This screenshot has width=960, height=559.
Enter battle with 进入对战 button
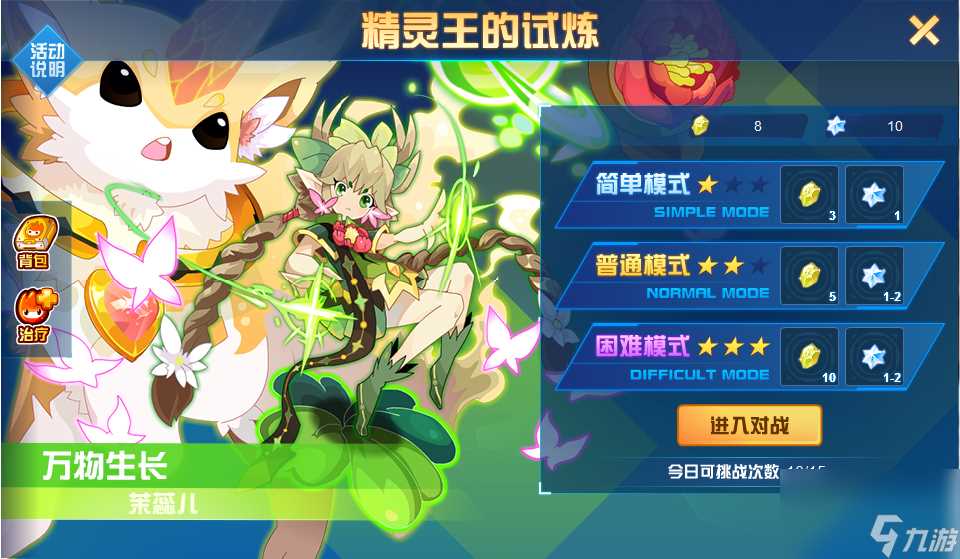[x=749, y=426]
